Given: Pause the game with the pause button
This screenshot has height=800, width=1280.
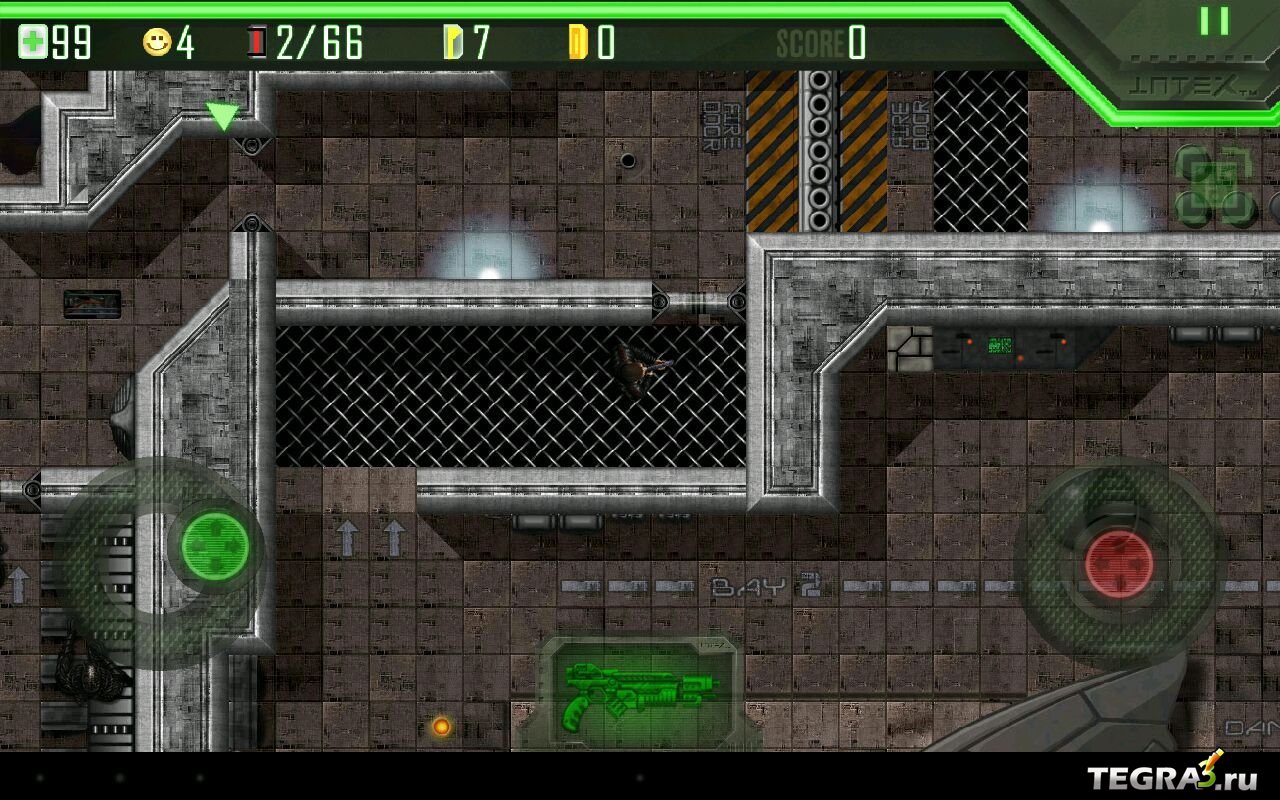Looking at the screenshot, I should point(1214,21).
